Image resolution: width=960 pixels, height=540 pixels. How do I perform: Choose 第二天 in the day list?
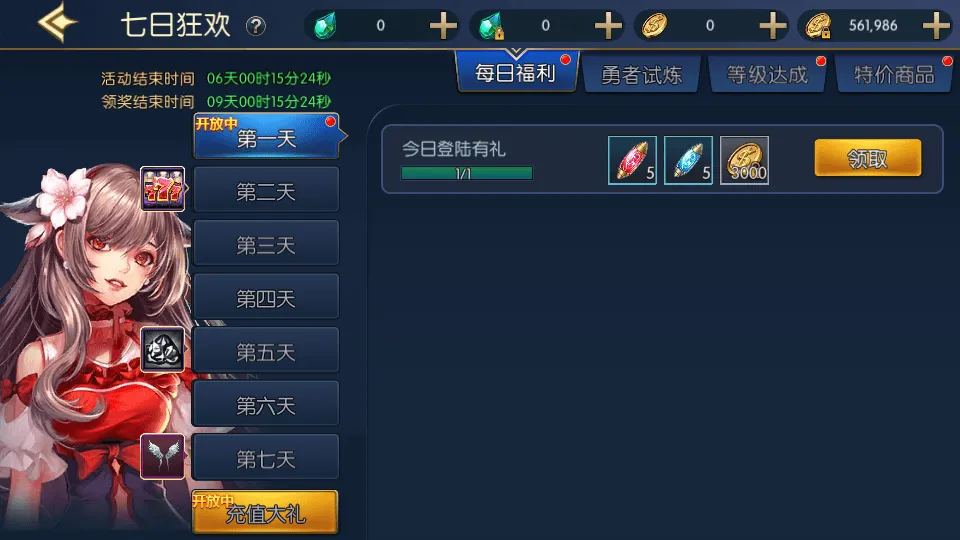[x=266, y=190]
